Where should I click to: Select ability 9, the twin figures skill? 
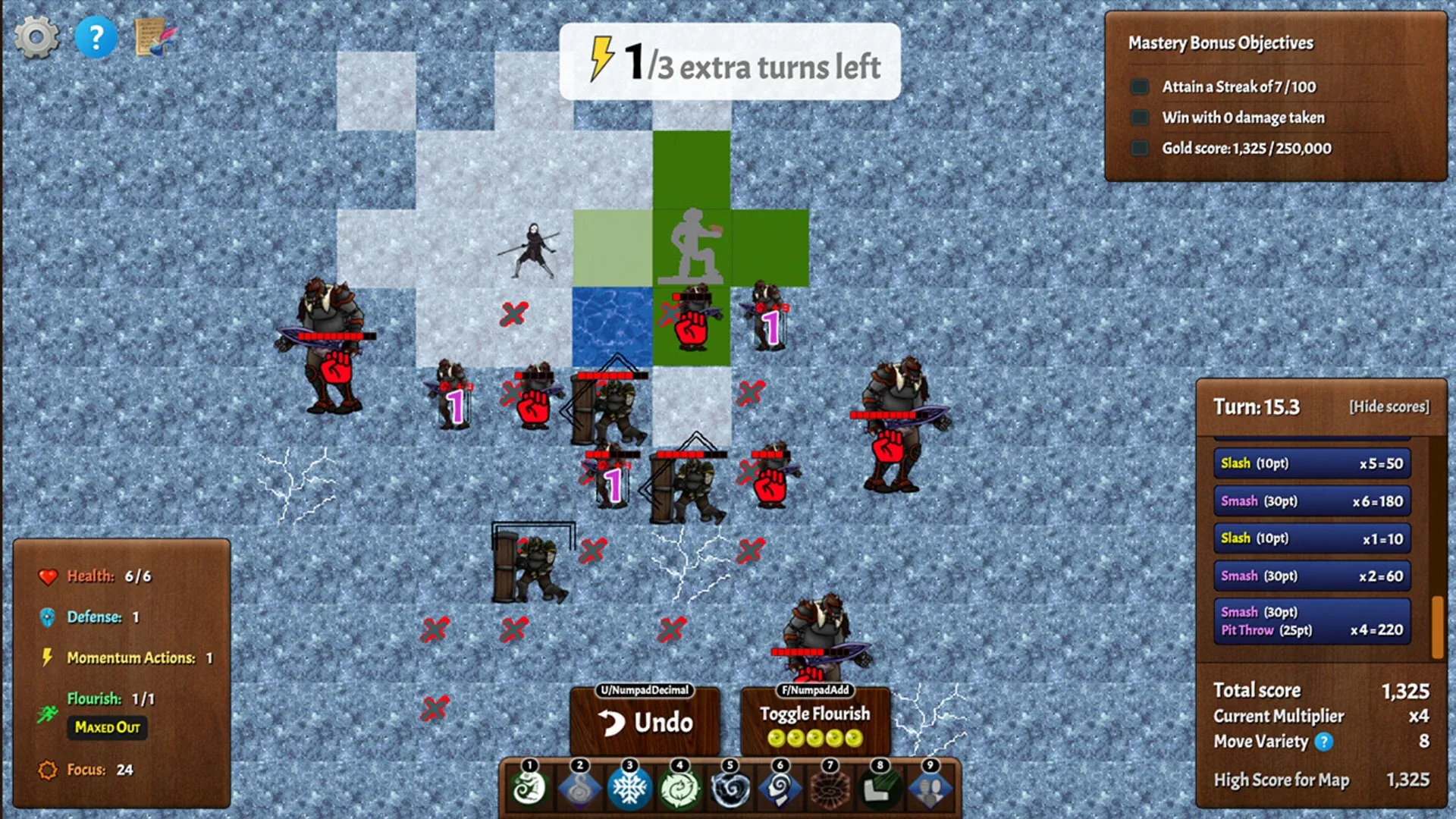930,789
